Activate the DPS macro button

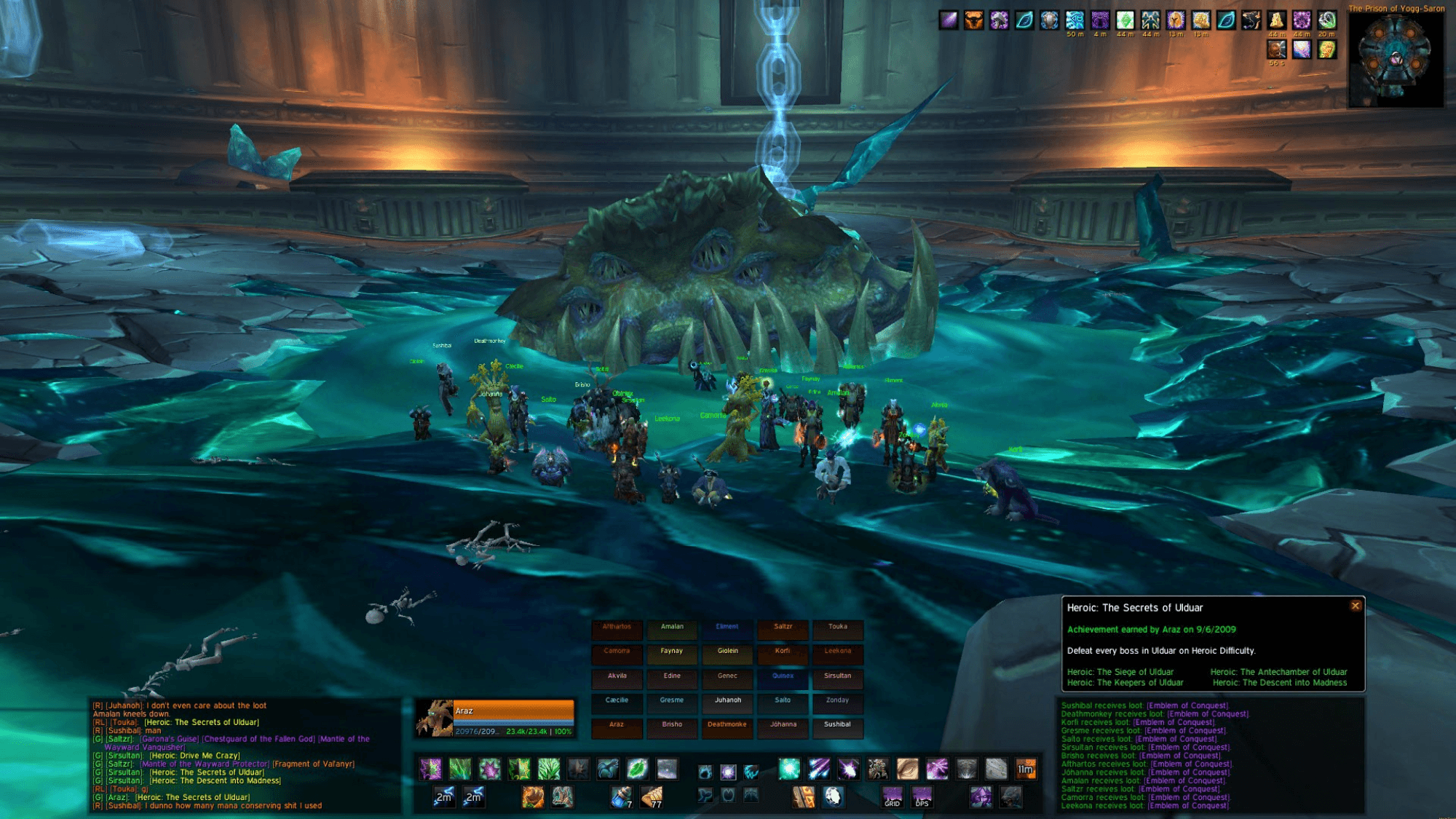(x=922, y=797)
